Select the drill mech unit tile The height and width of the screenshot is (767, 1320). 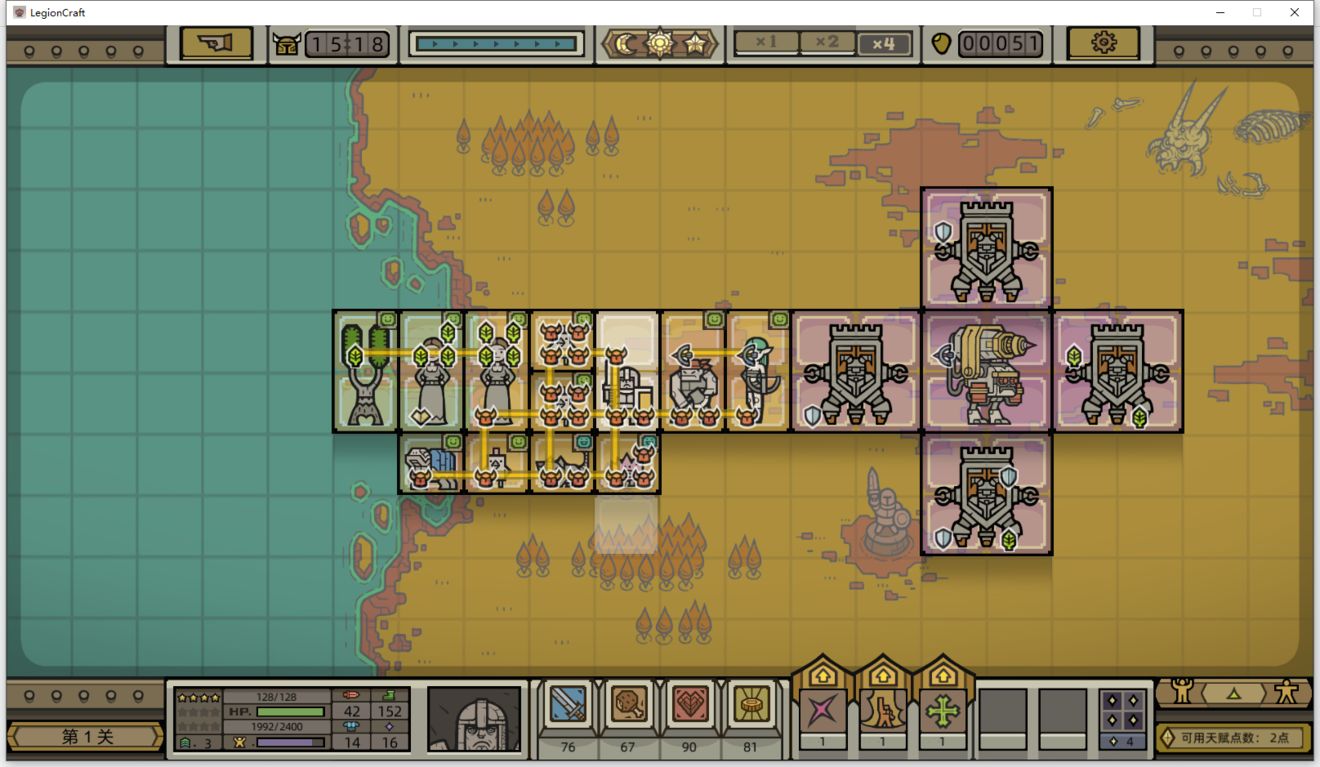tap(986, 371)
